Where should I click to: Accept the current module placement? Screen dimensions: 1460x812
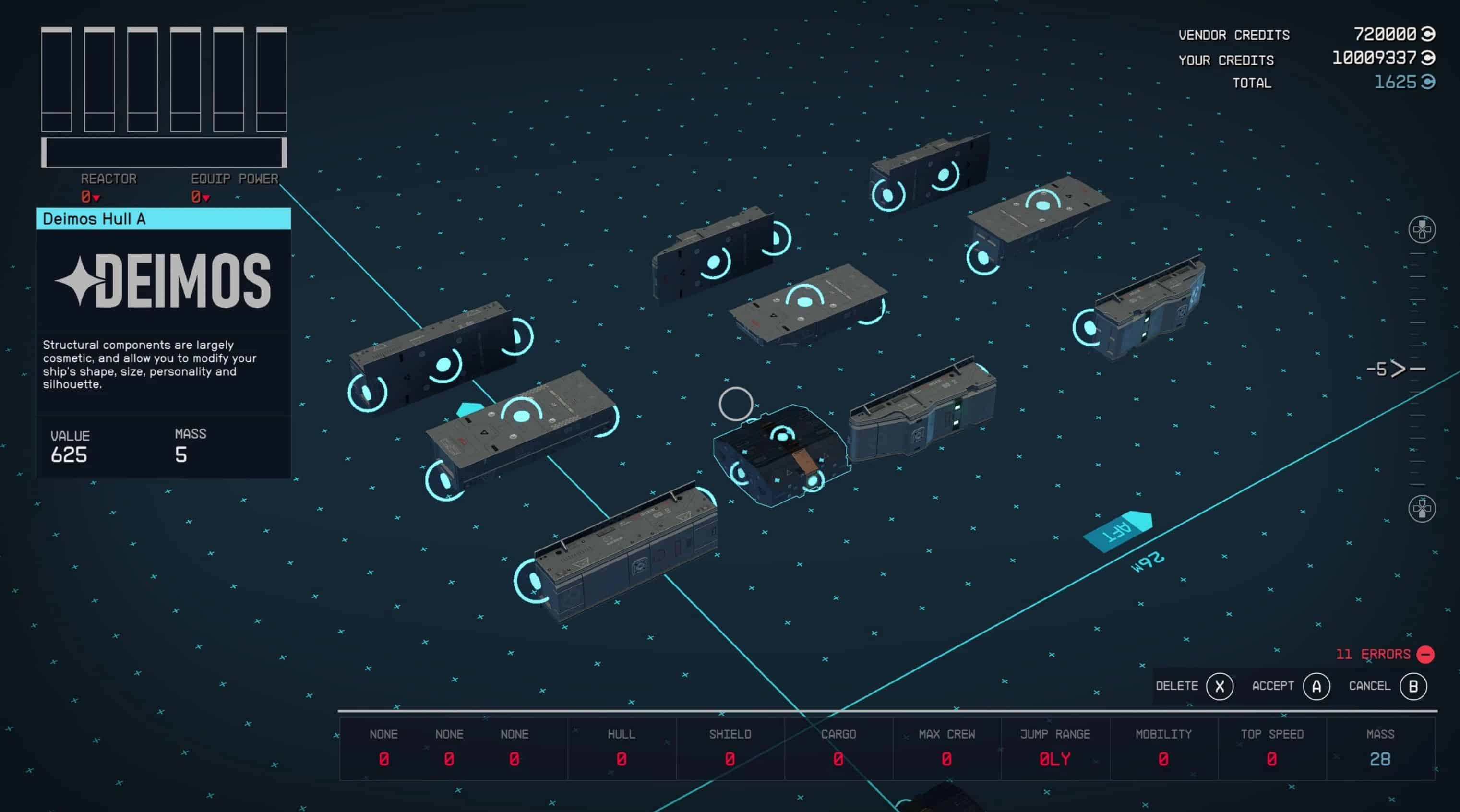point(1316,686)
